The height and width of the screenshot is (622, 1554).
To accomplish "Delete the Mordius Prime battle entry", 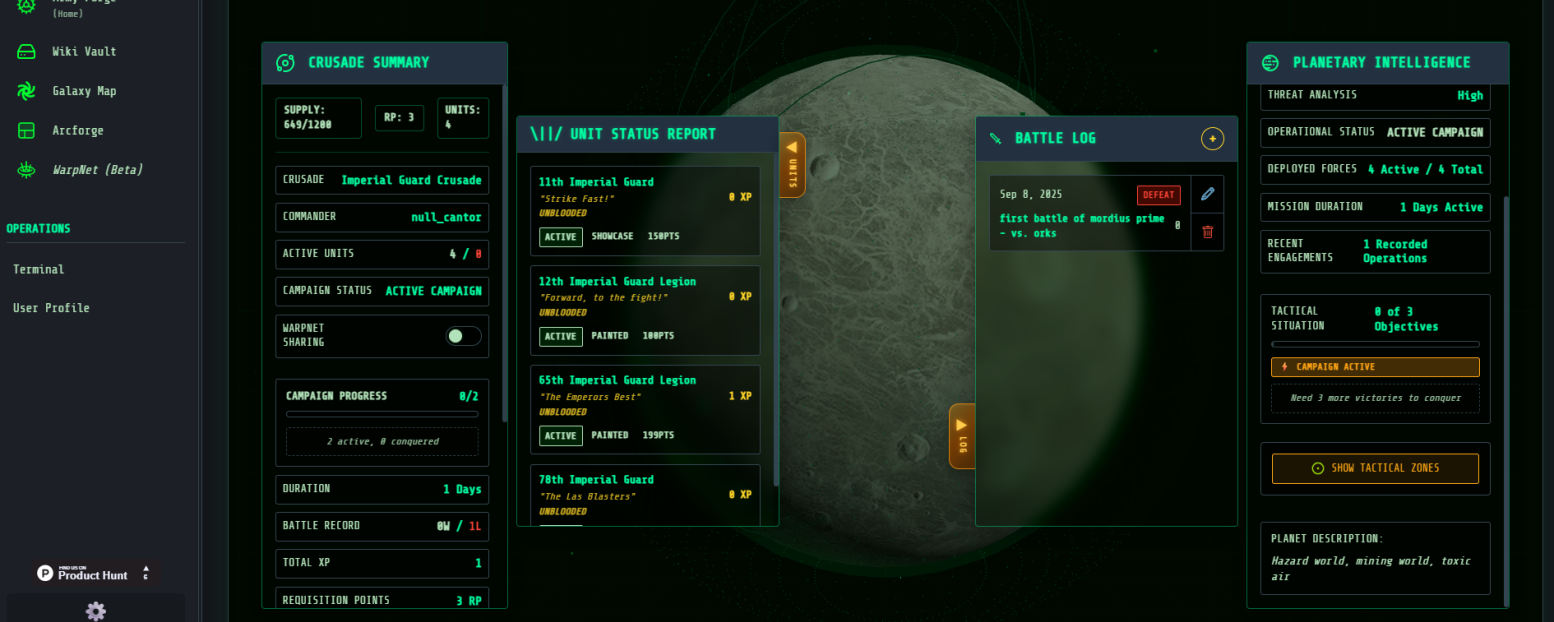I will coord(1207,232).
